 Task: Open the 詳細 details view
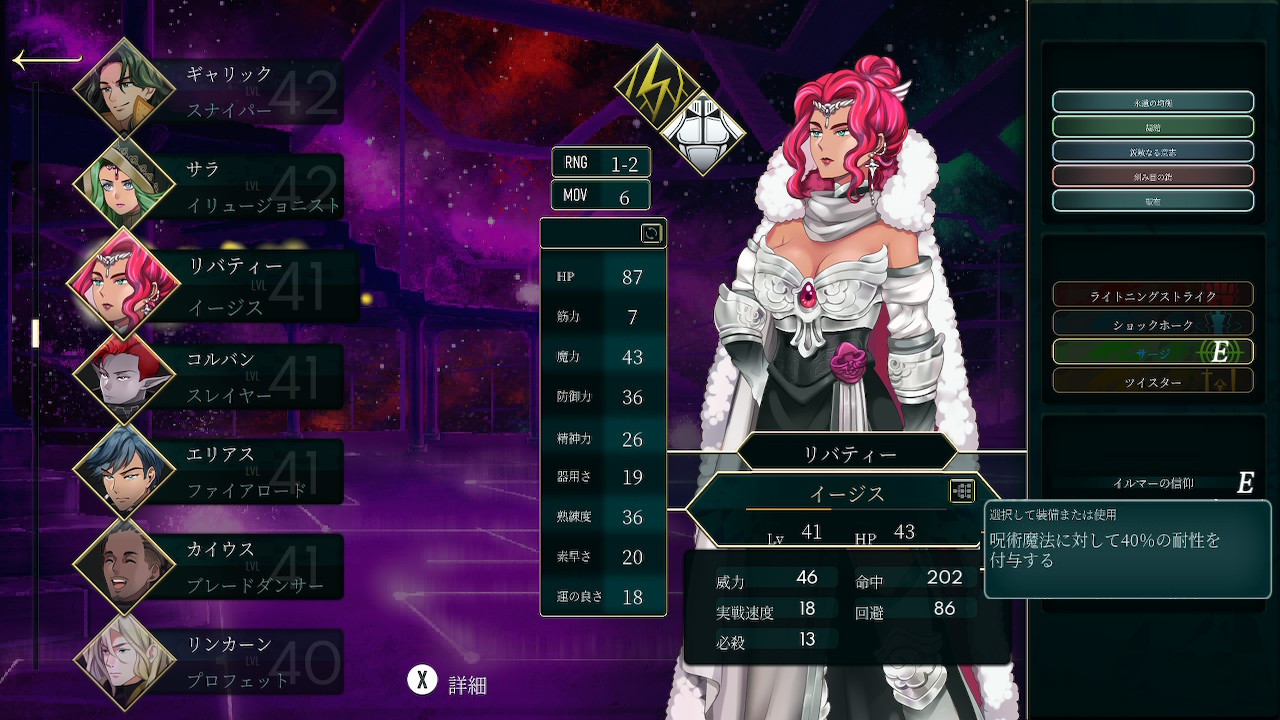click(448, 684)
